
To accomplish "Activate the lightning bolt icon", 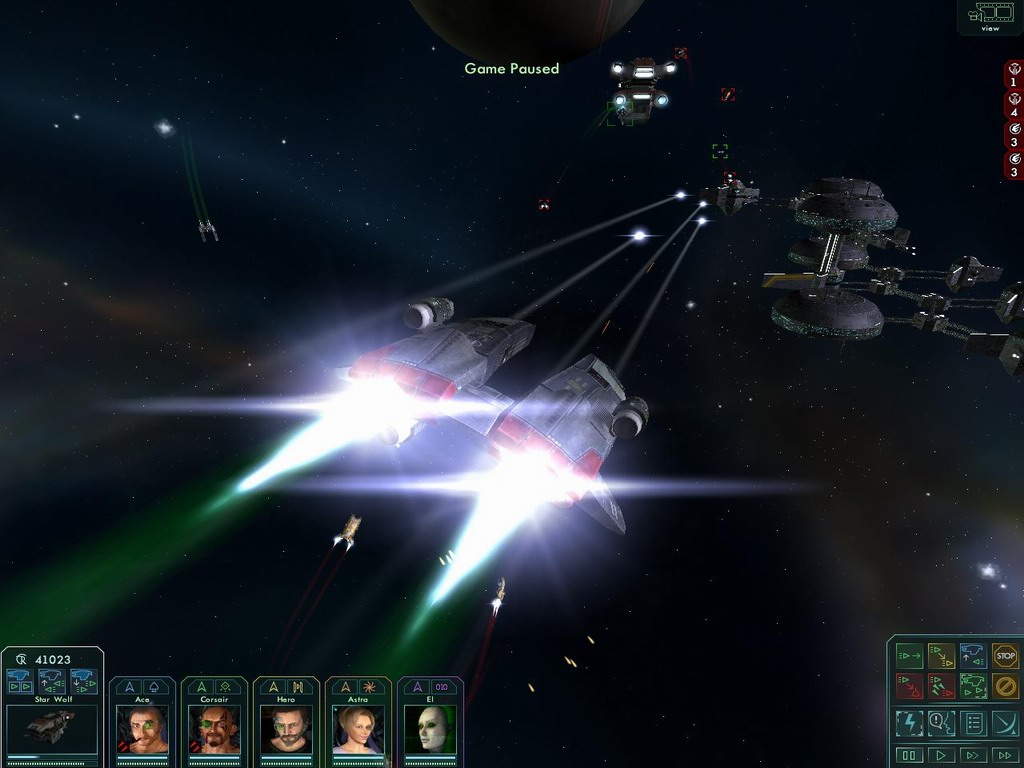I will click(x=909, y=722).
